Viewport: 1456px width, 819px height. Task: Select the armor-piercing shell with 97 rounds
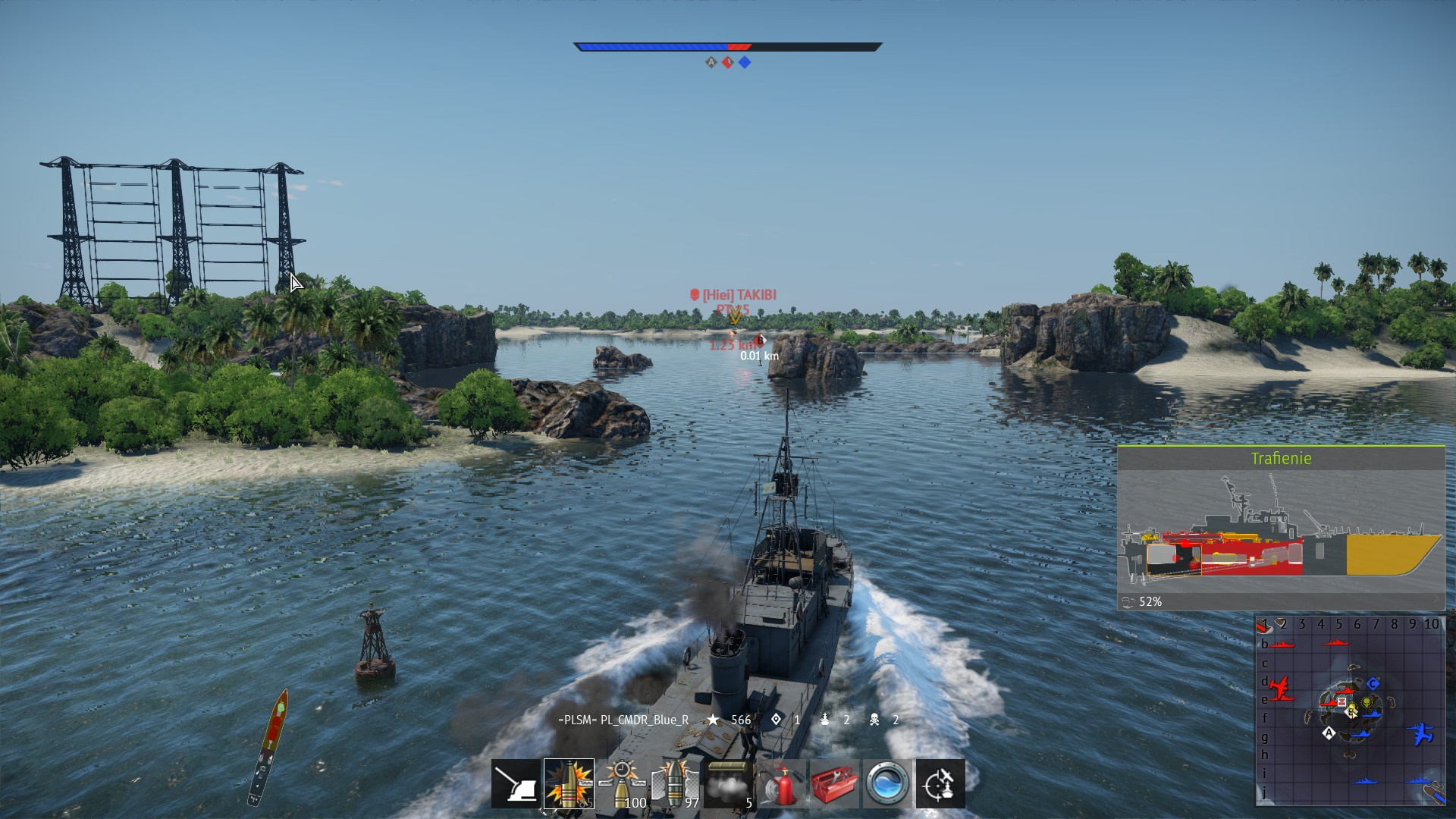tap(675, 783)
